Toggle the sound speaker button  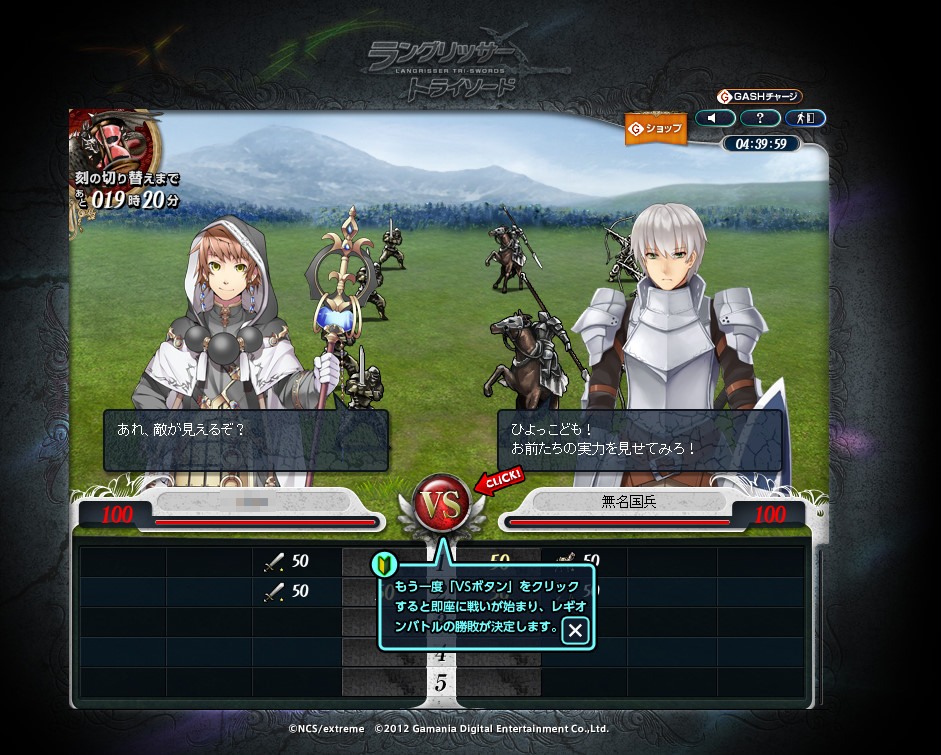pos(715,118)
